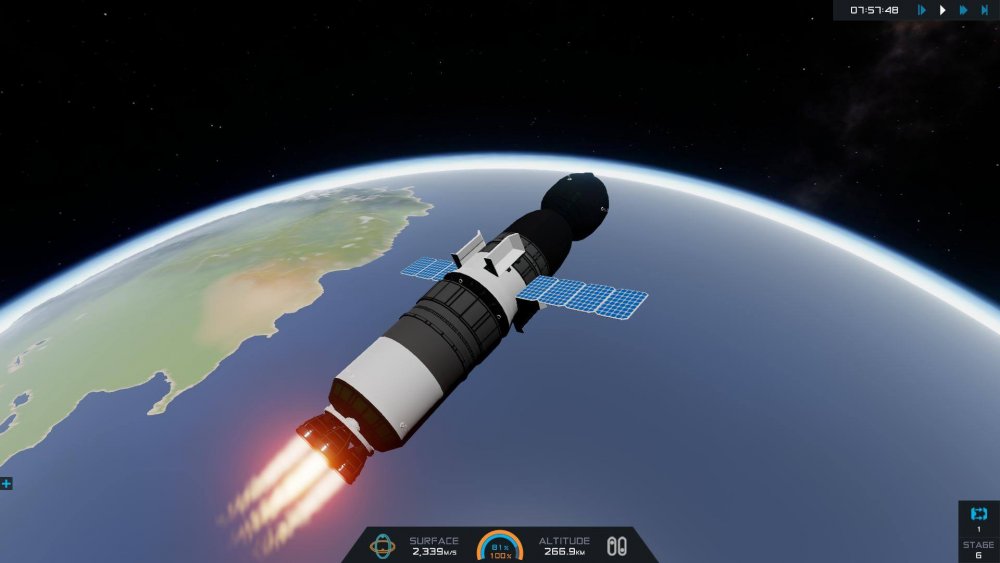
Task: Click the skip-to-end time warp button
Action: 985,10
